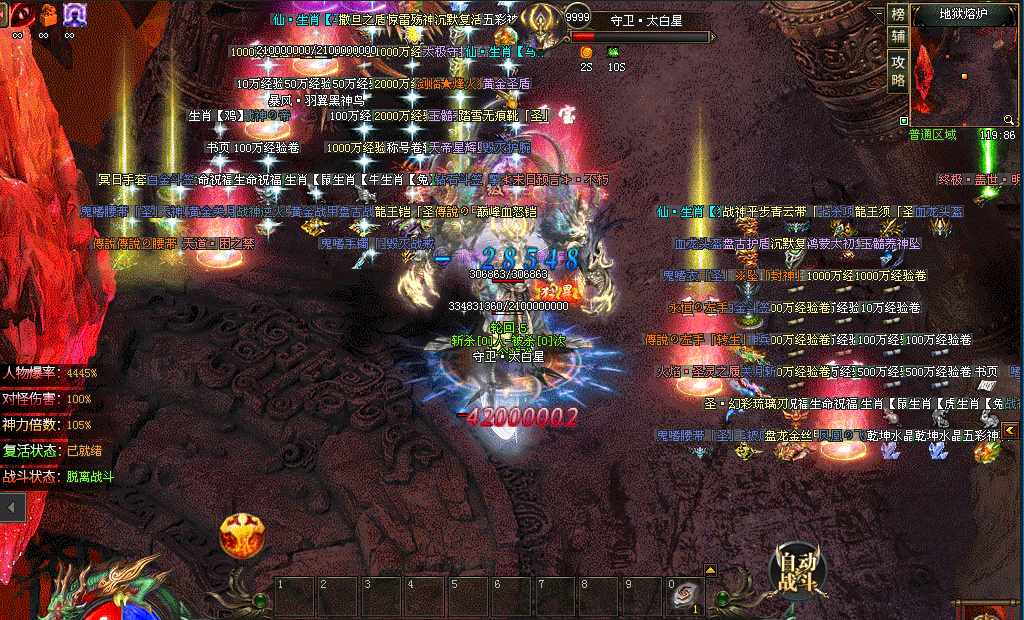Activate the flaming phoenix orb skill
The height and width of the screenshot is (620, 1024).
pos(241,535)
